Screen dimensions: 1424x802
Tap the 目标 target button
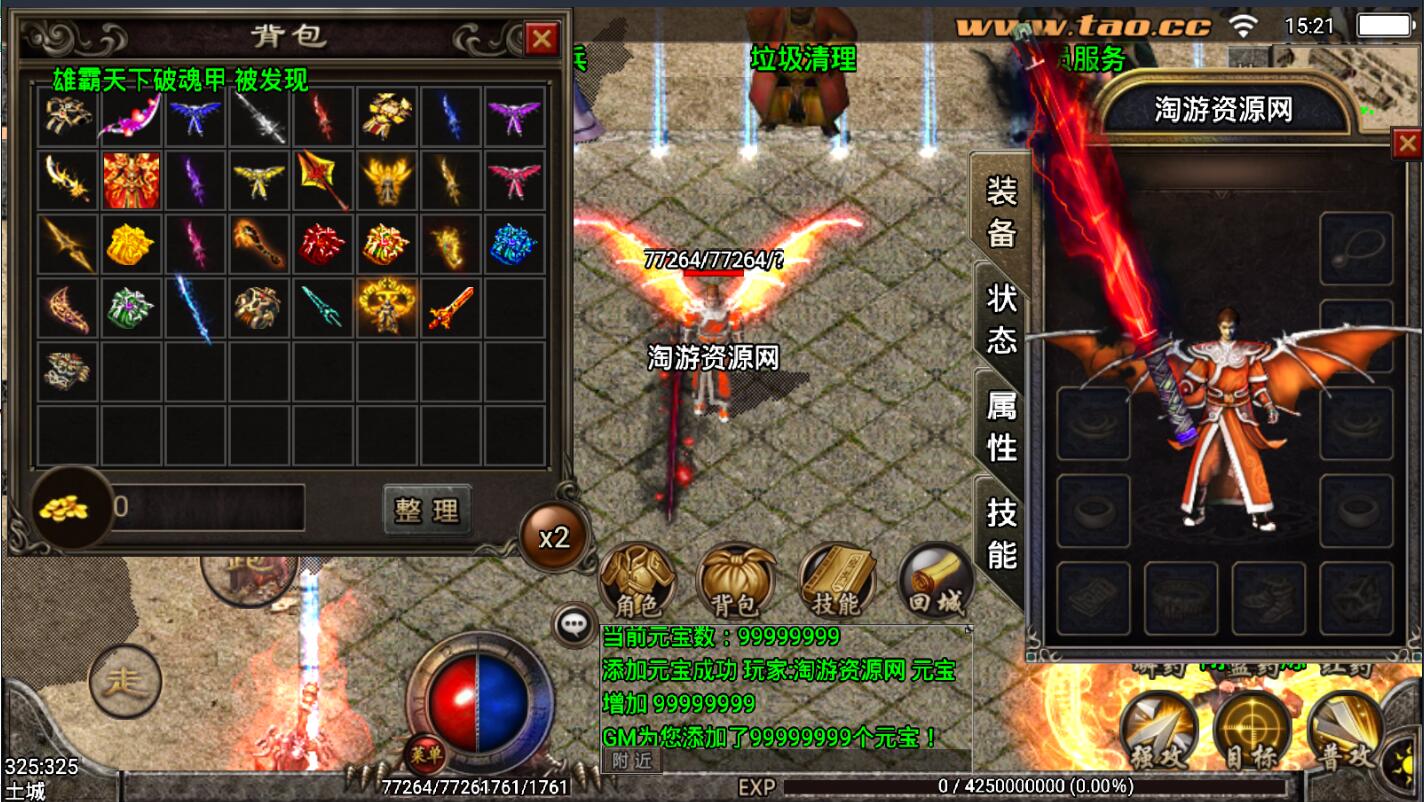[1252, 732]
